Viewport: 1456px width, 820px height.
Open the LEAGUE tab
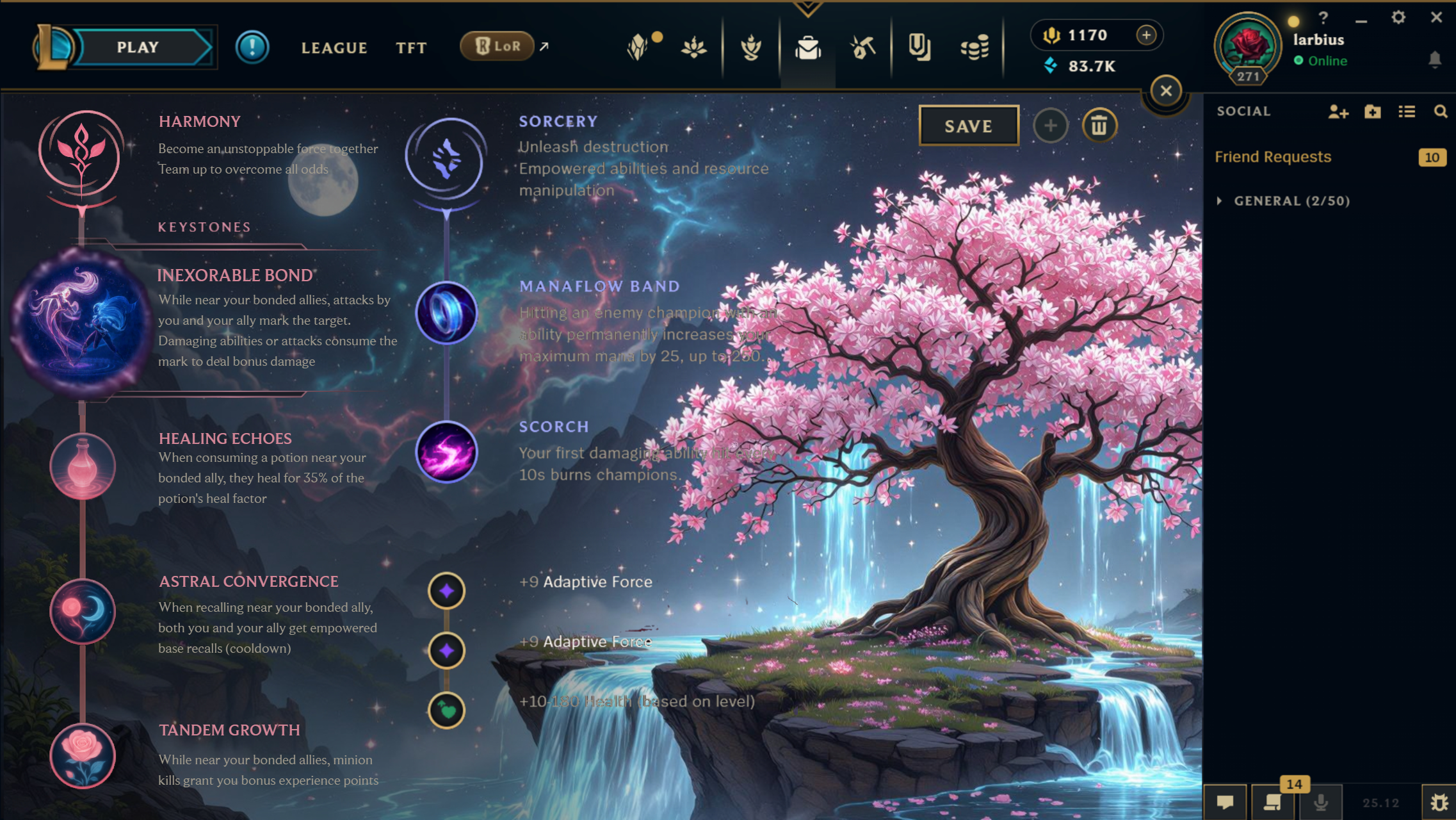click(x=334, y=48)
